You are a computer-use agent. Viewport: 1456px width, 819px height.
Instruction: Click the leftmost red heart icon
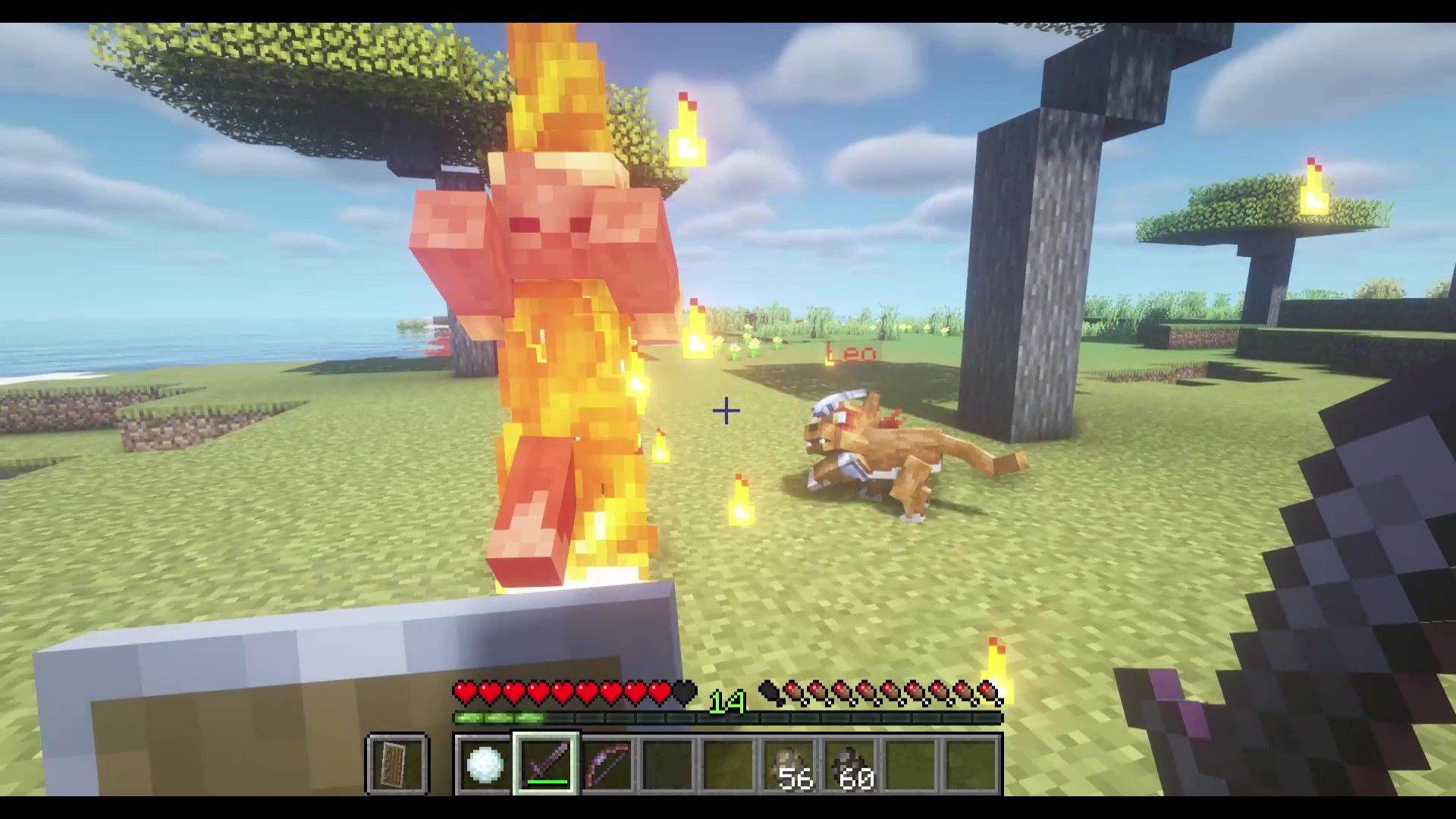click(463, 691)
